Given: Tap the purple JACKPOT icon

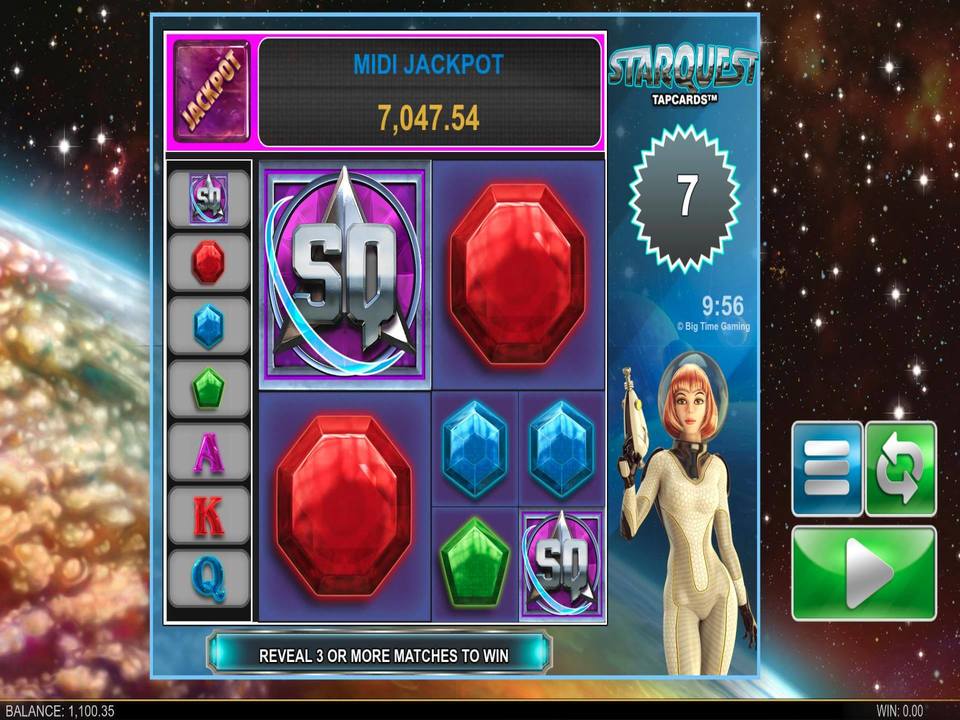Looking at the screenshot, I should (x=214, y=92).
